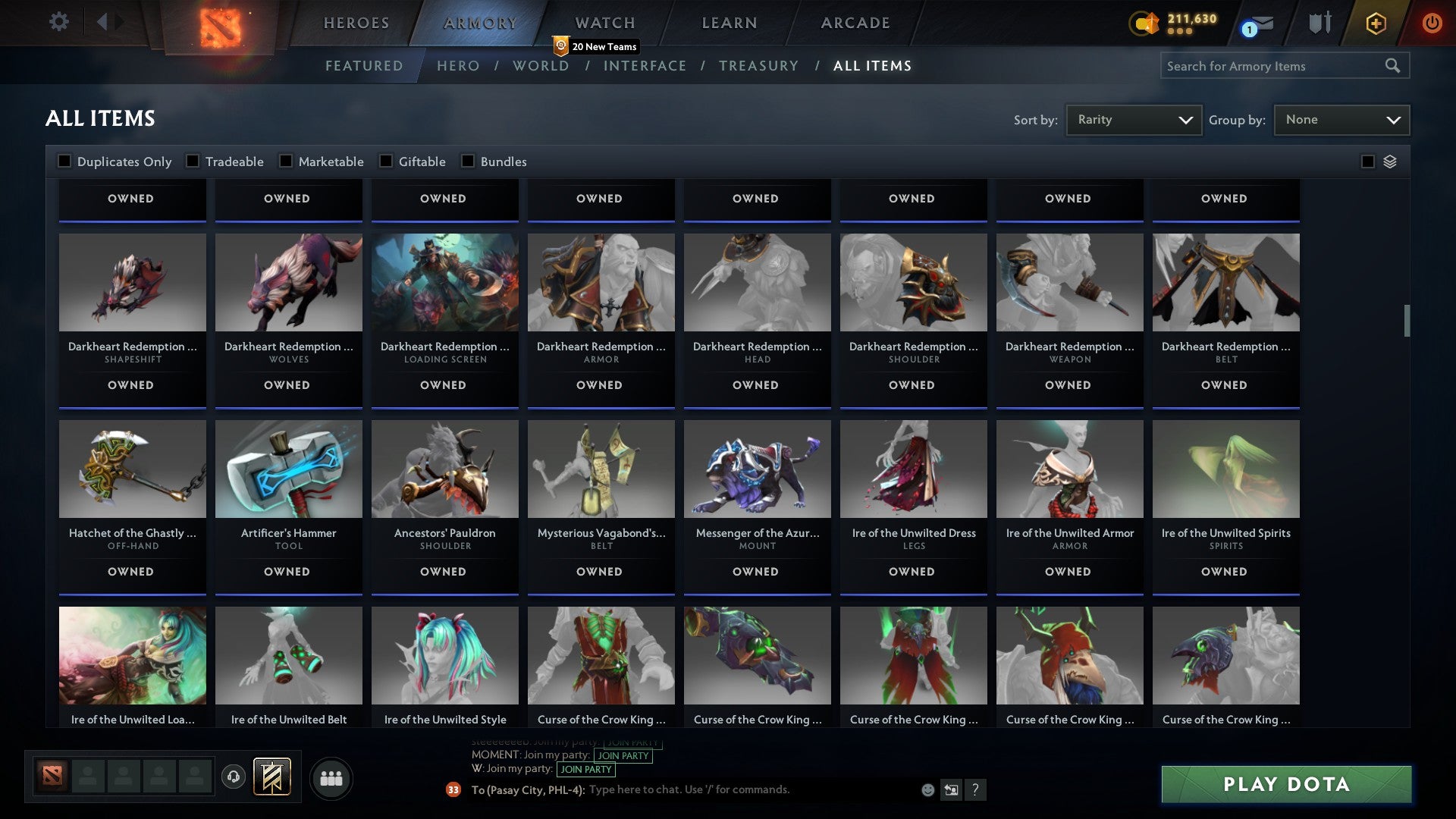
Task: Open the settings gear icon
Action: click(x=58, y=21)
